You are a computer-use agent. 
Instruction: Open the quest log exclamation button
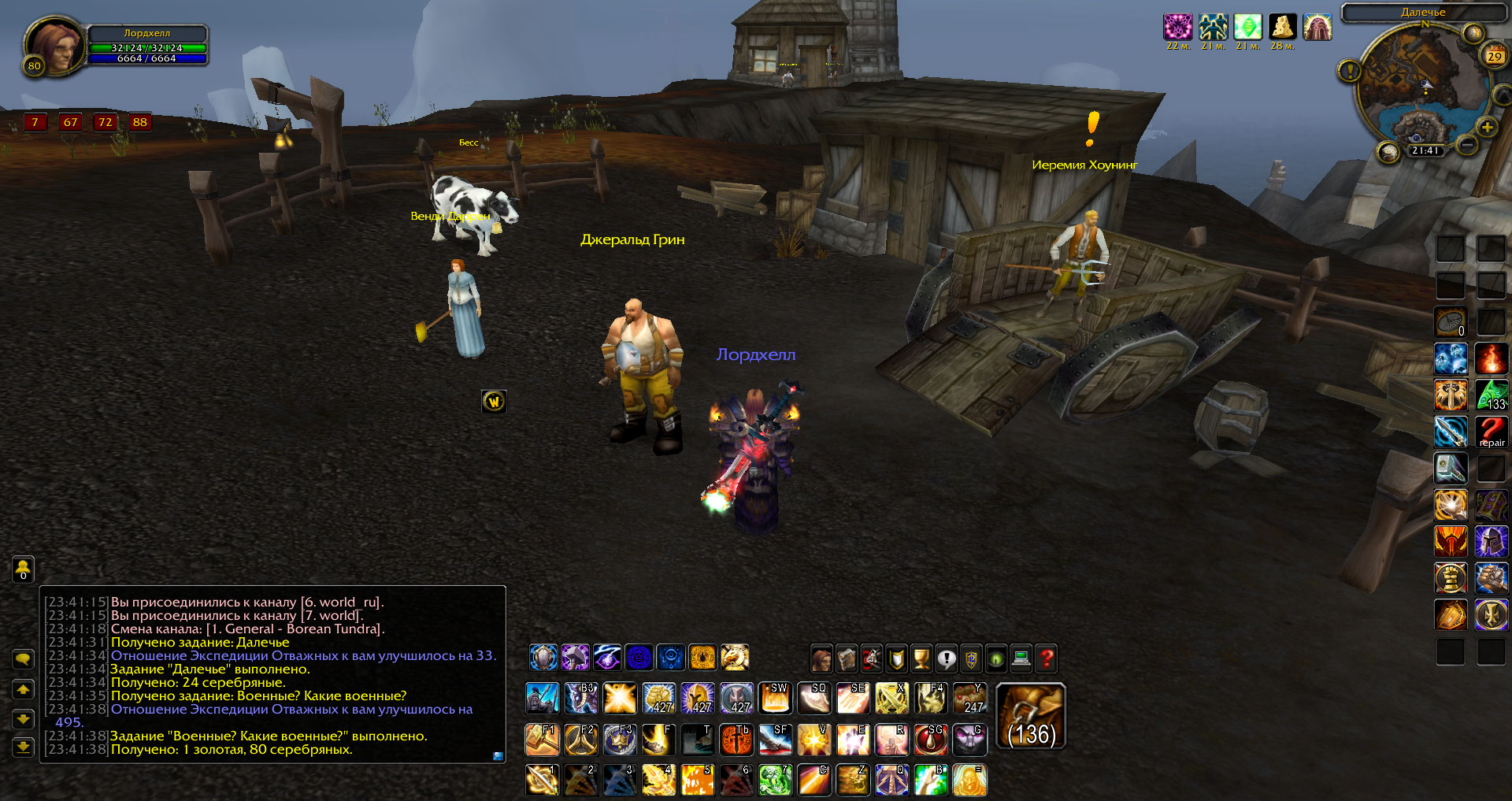(x=947, y=658)
